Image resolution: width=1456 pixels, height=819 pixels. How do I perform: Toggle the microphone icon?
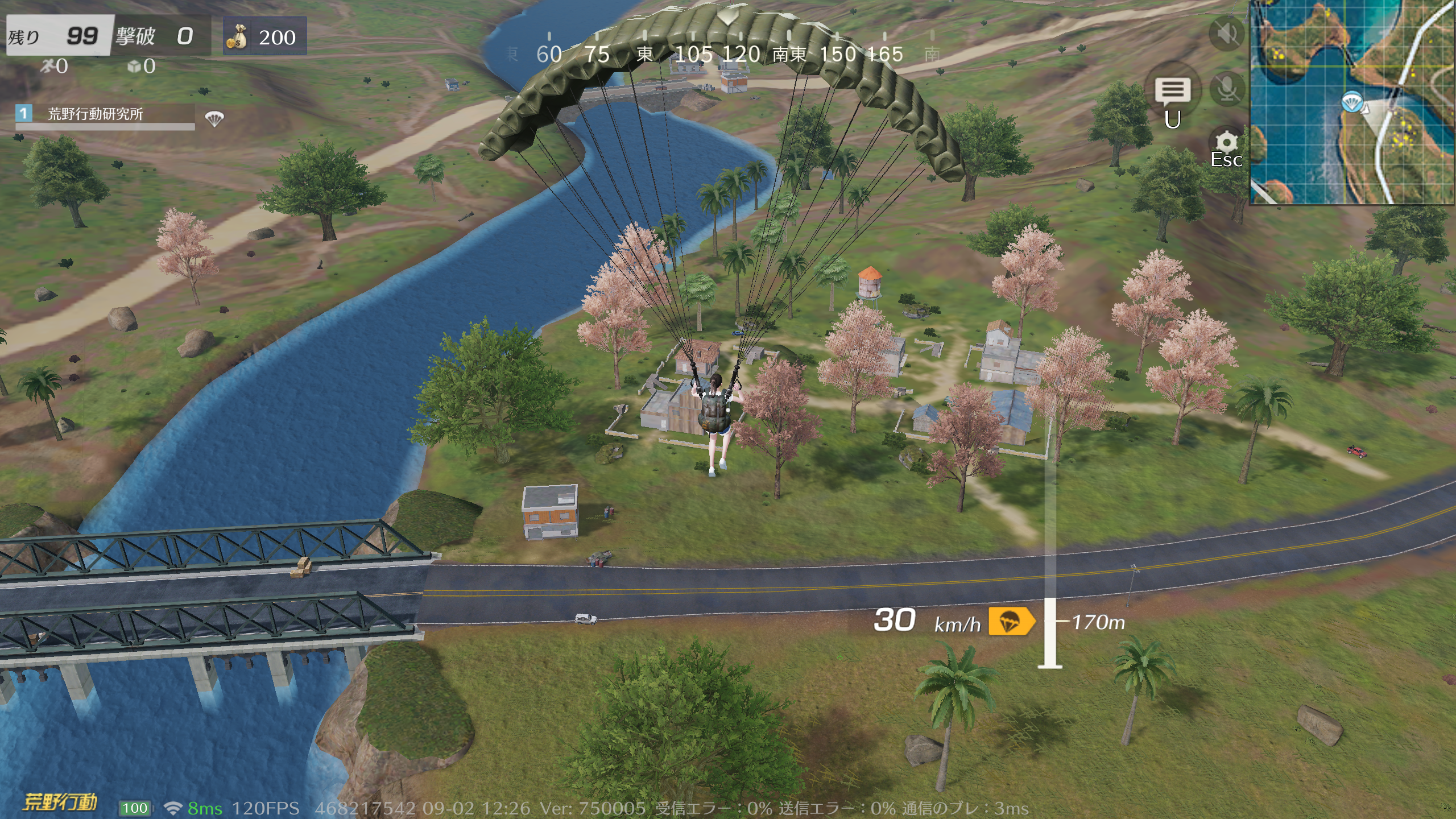click(x=1227, y=89)
